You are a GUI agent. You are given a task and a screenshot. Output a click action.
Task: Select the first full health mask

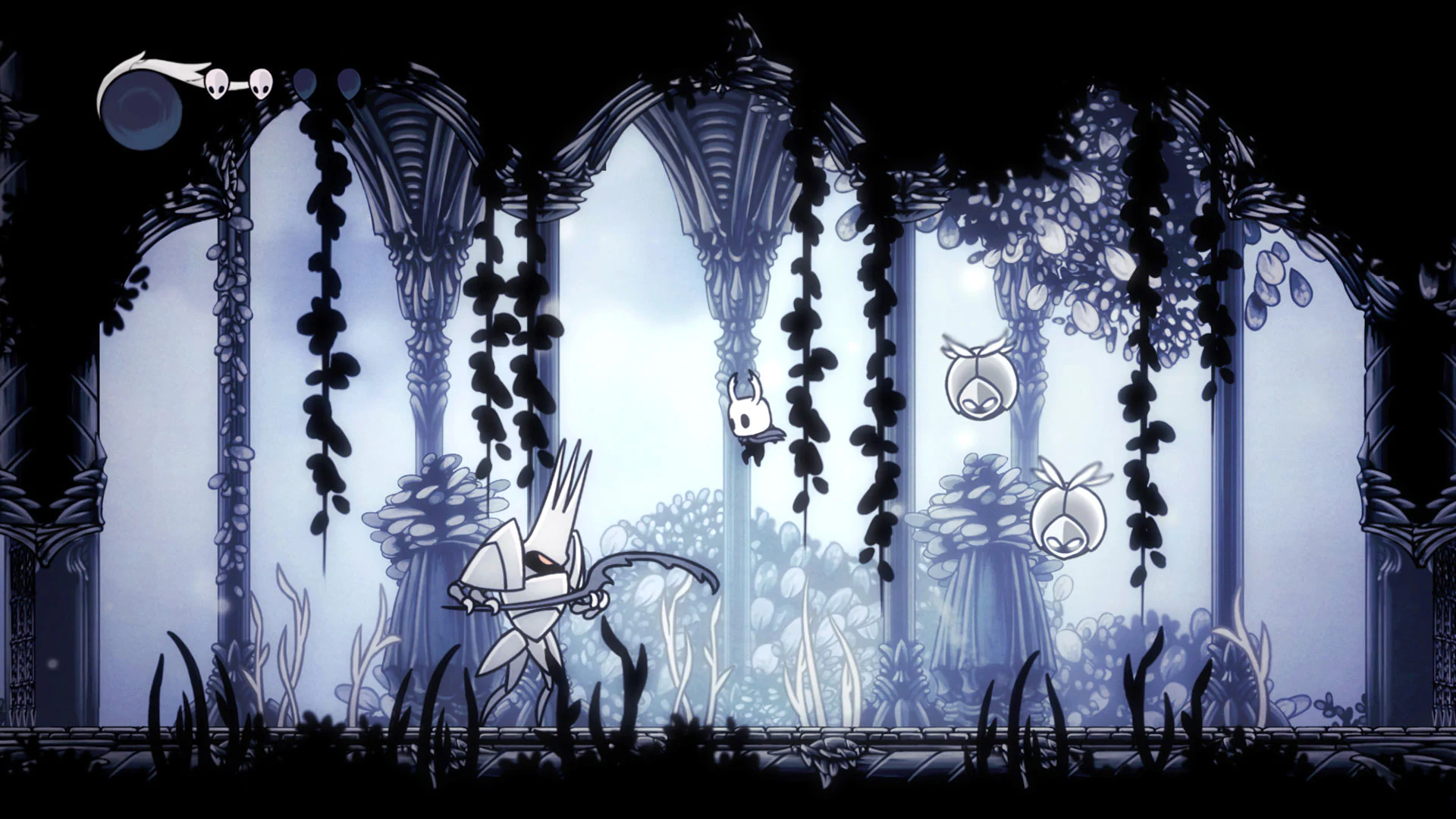coord(216,83)
